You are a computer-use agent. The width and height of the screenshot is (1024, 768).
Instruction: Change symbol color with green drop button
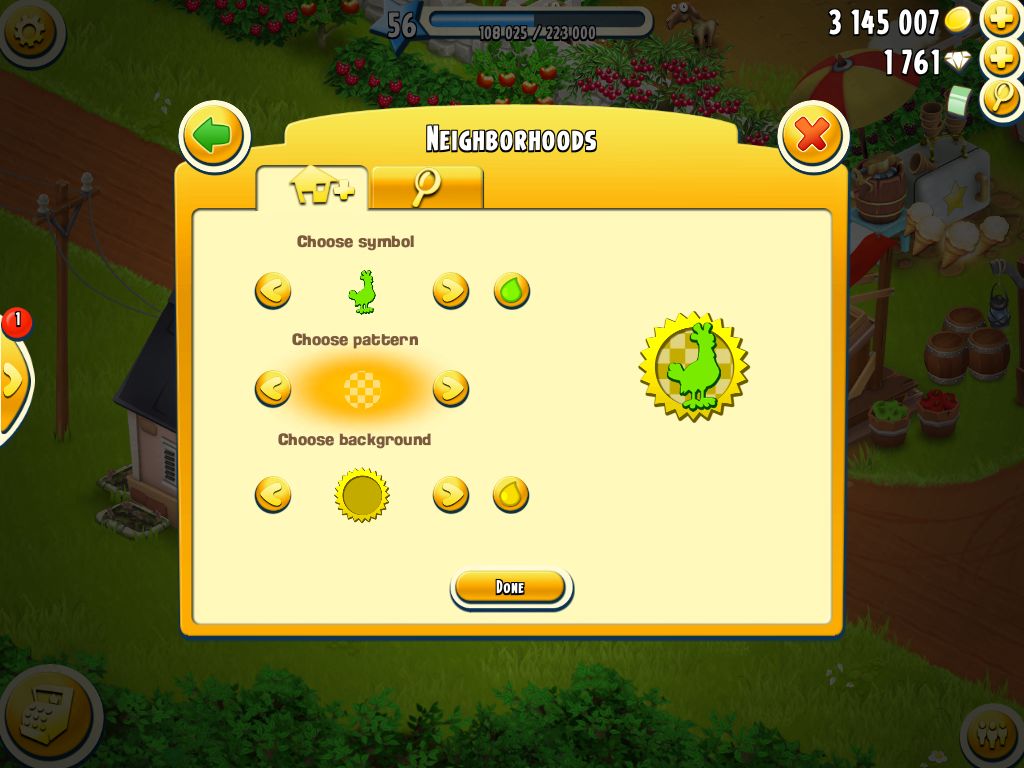(511, 291)
